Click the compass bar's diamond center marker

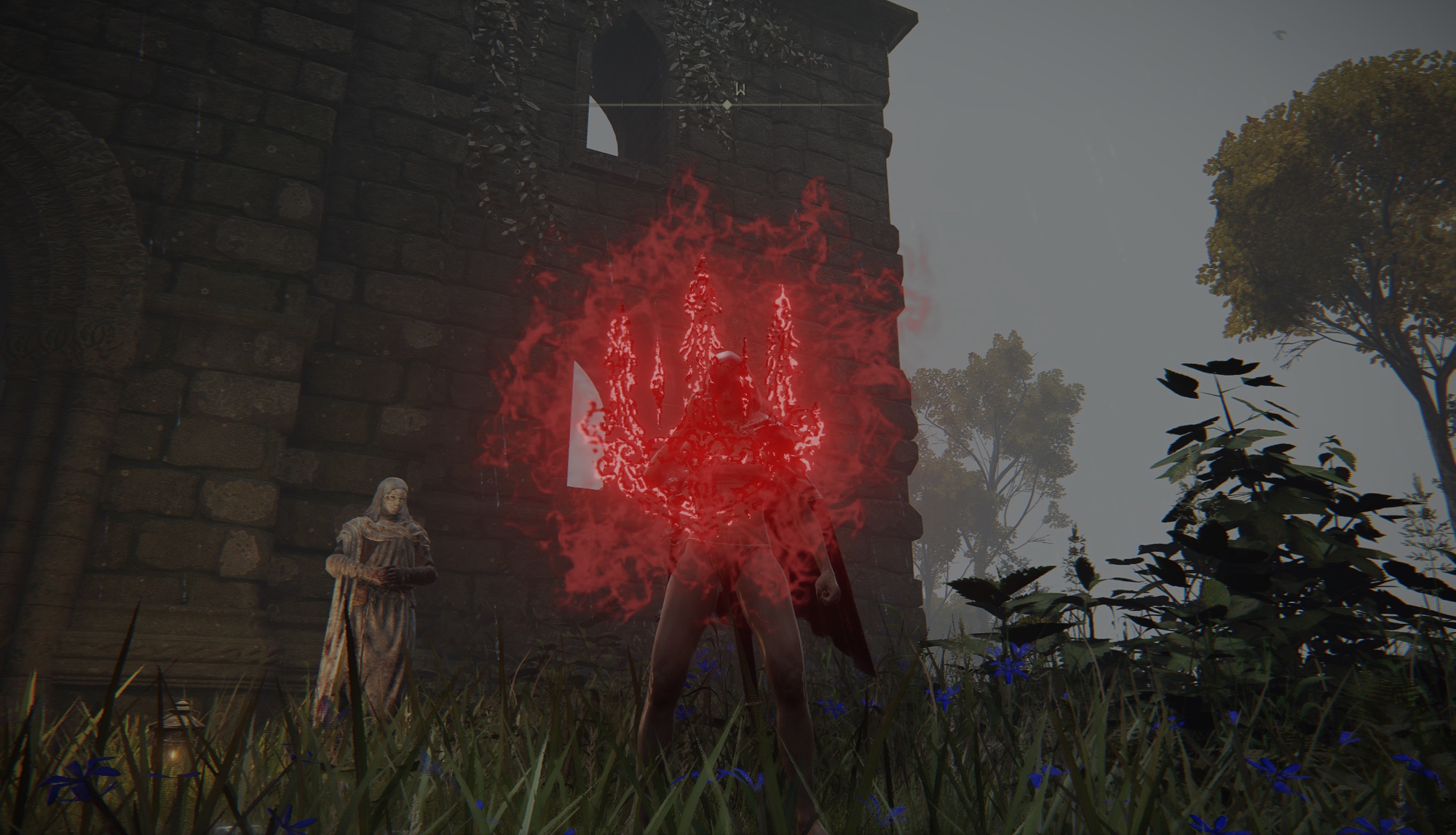click(x=727, y=105)
